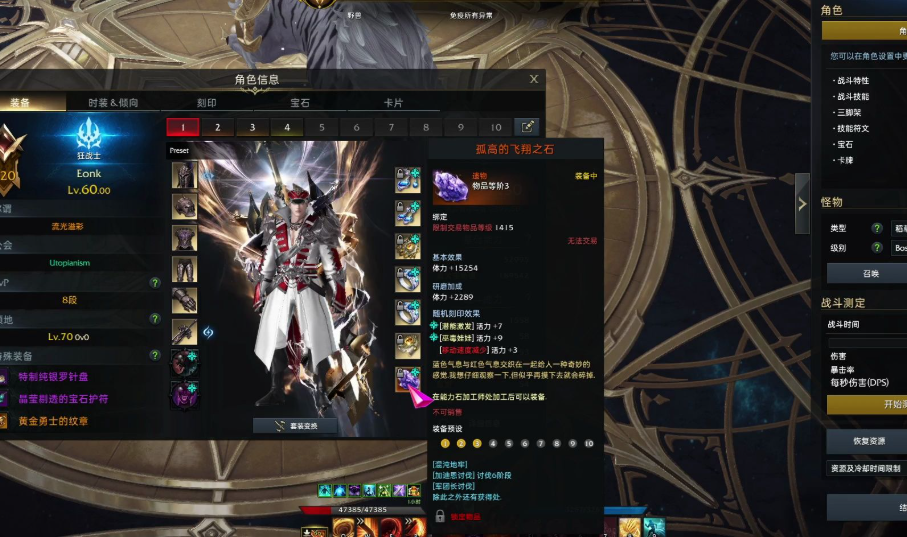Select the helmet equipment slot

click(x=184, y=175)
